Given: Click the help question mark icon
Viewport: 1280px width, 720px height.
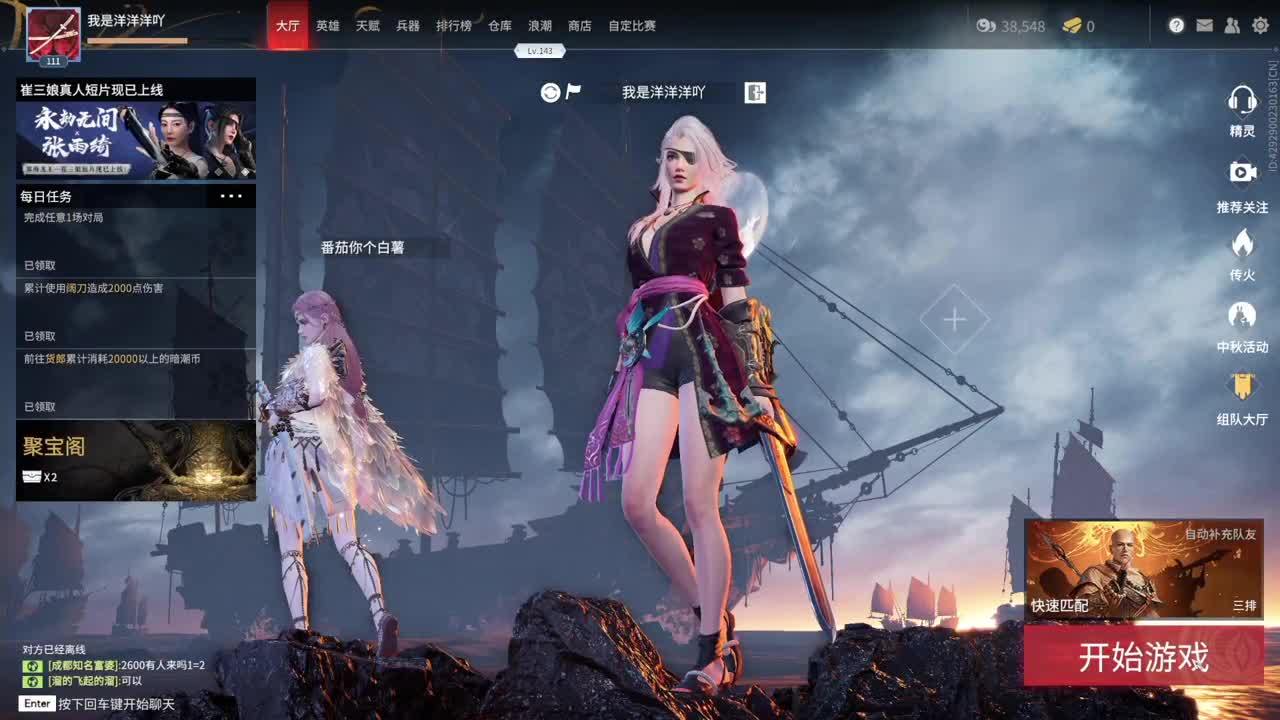Looking at the screenshot, I should (x=1177, y=26).
